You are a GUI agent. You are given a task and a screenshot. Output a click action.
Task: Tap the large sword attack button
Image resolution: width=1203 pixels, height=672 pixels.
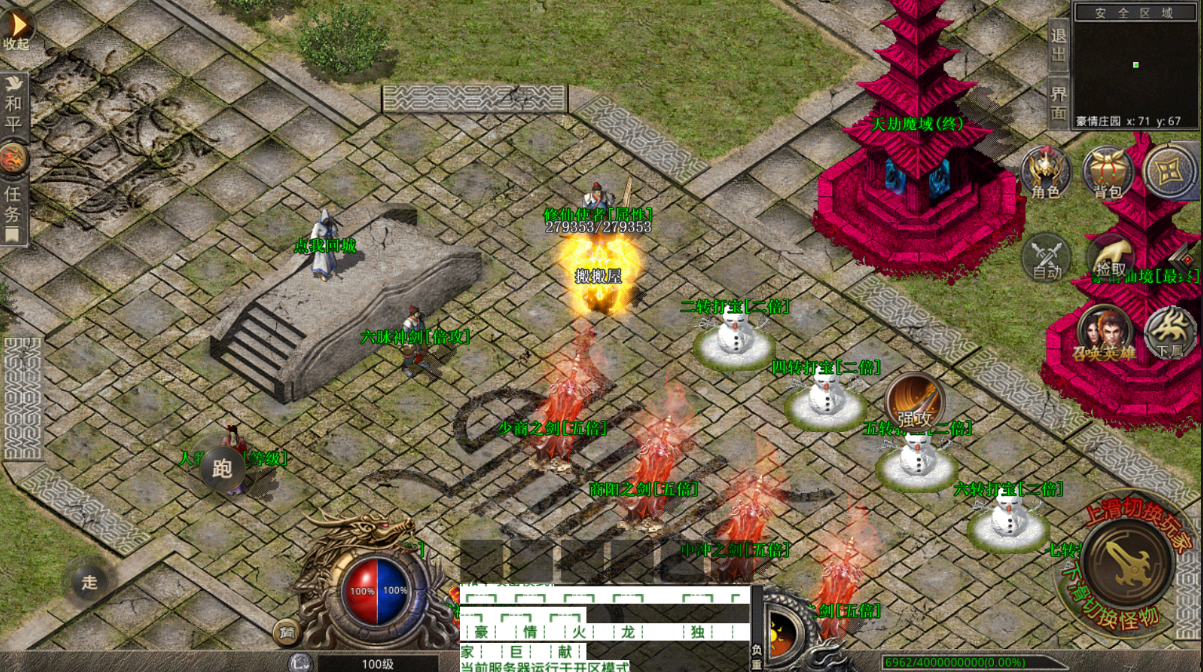[x=1128, y=562]
